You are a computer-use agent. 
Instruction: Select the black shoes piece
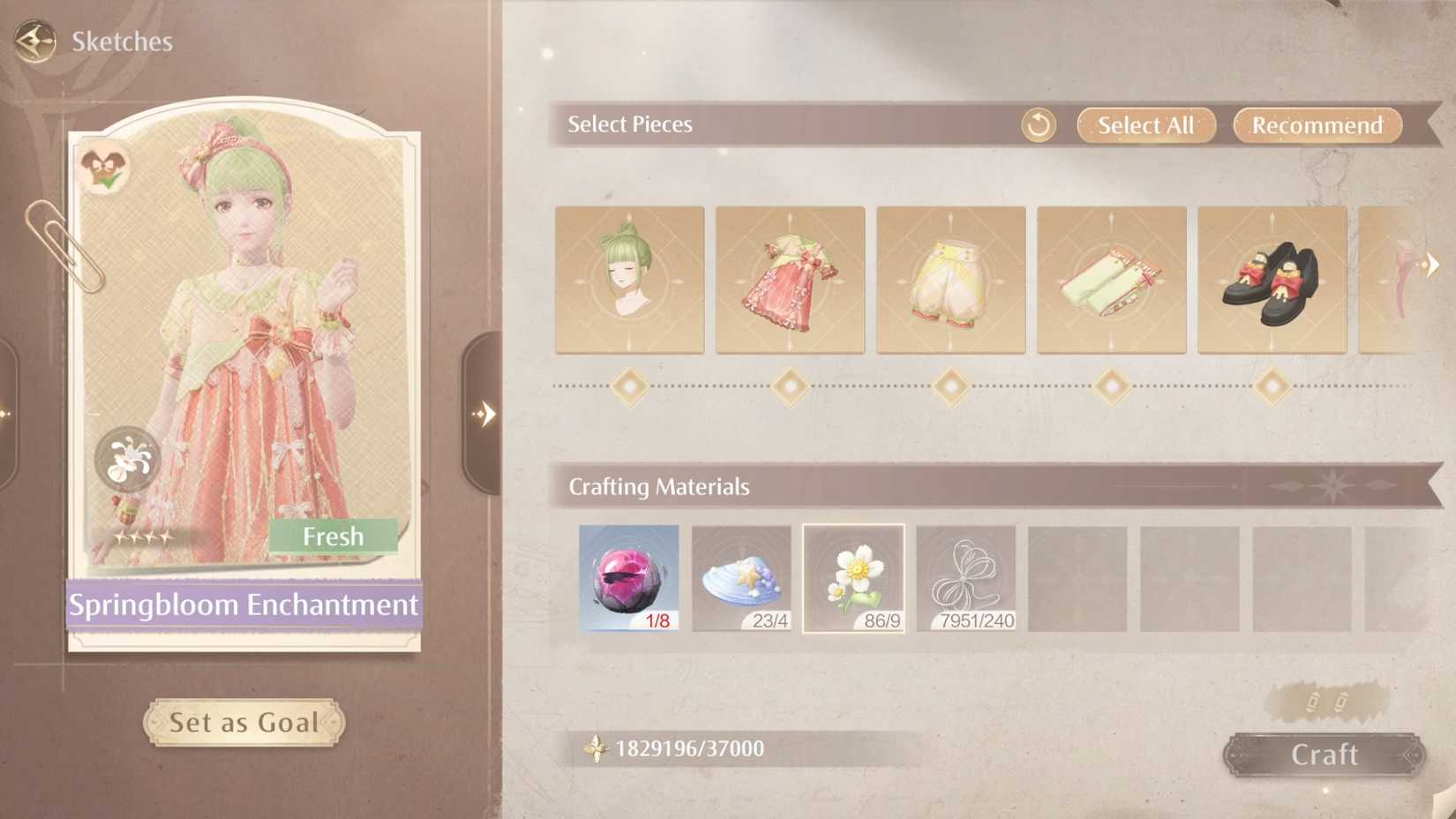pyautogui.click(x=1272, y=280)
